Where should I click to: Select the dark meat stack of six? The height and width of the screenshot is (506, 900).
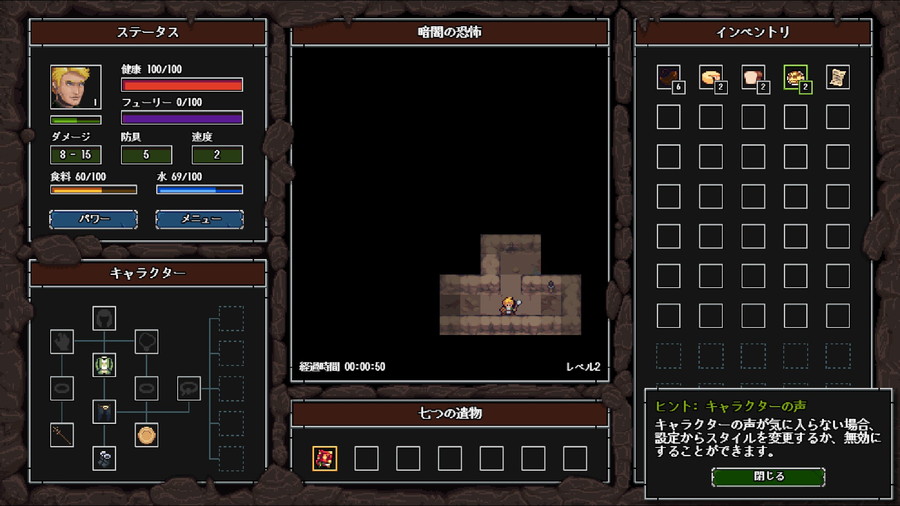tap(668, 77)
